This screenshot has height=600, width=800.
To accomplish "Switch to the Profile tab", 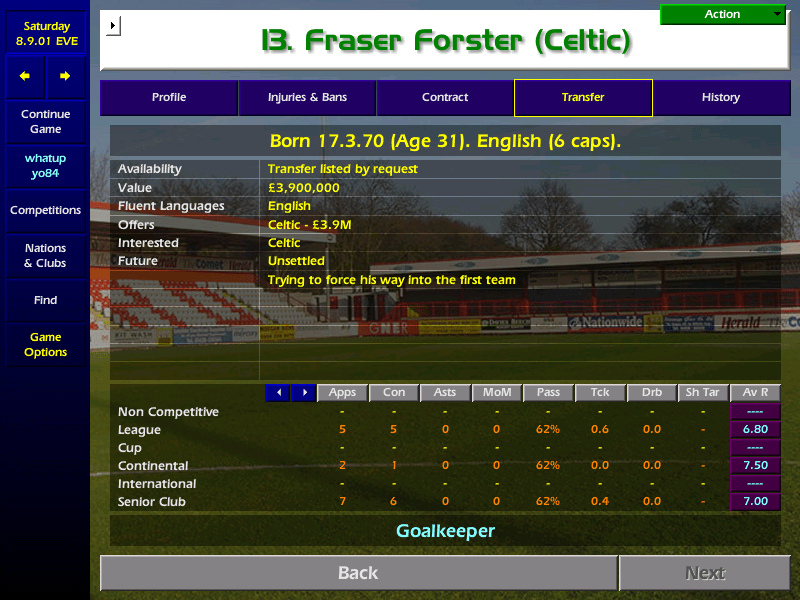I will coord(169,98).
